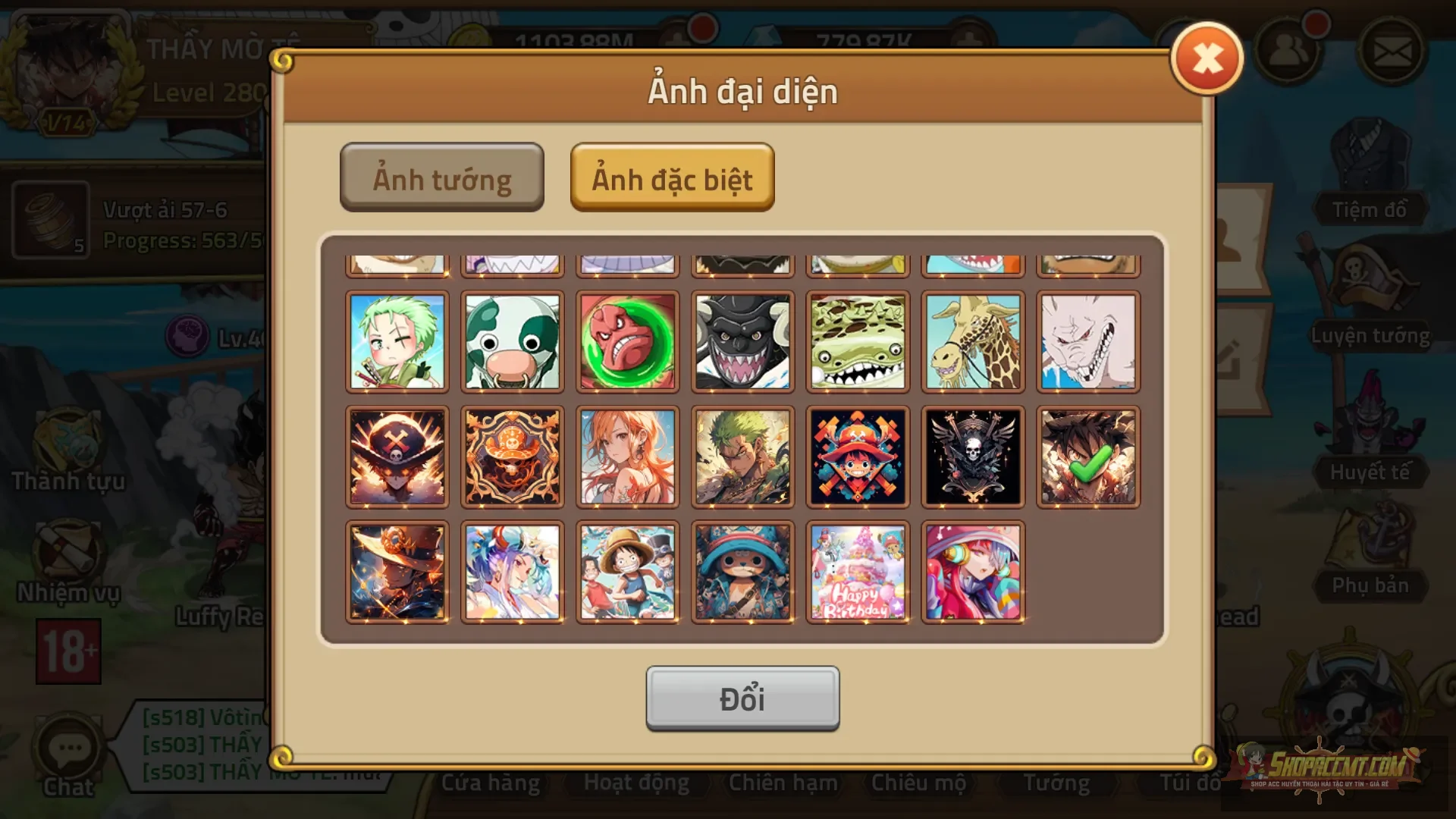Select the Happy Birthday Chopper avatar

[858, 571]
